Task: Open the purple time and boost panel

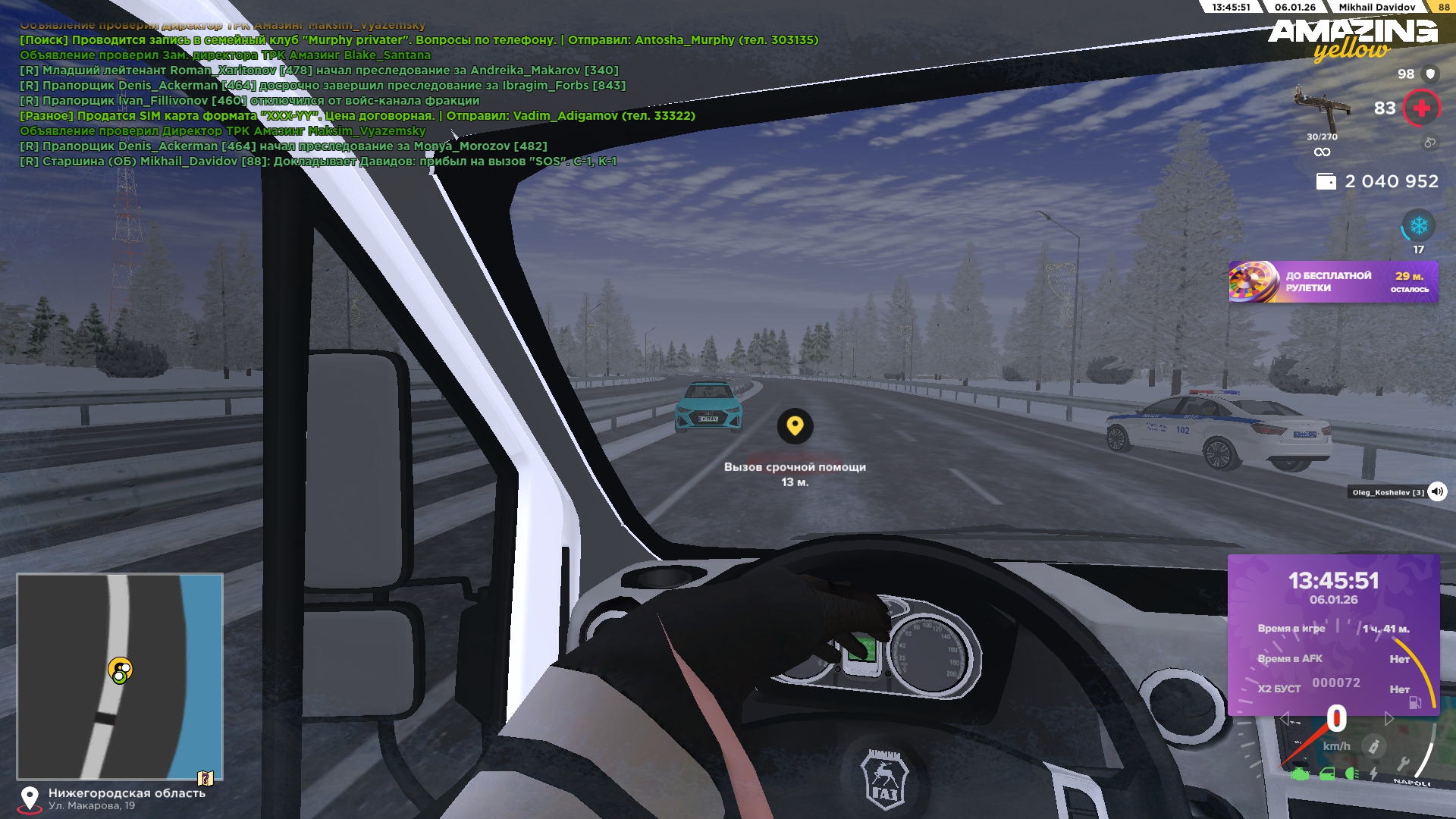Action: 1333,634
